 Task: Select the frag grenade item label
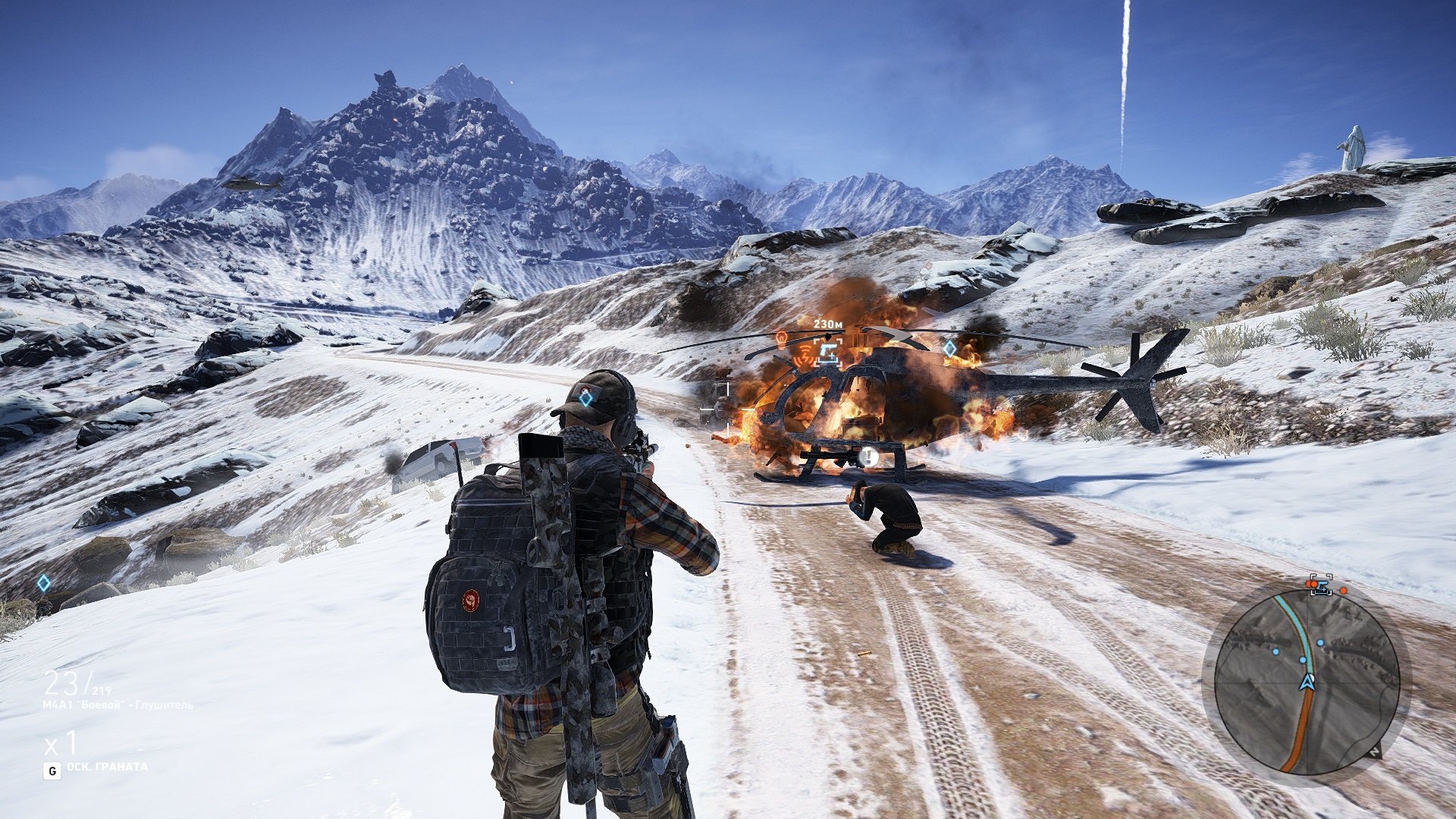click(107, 767)
